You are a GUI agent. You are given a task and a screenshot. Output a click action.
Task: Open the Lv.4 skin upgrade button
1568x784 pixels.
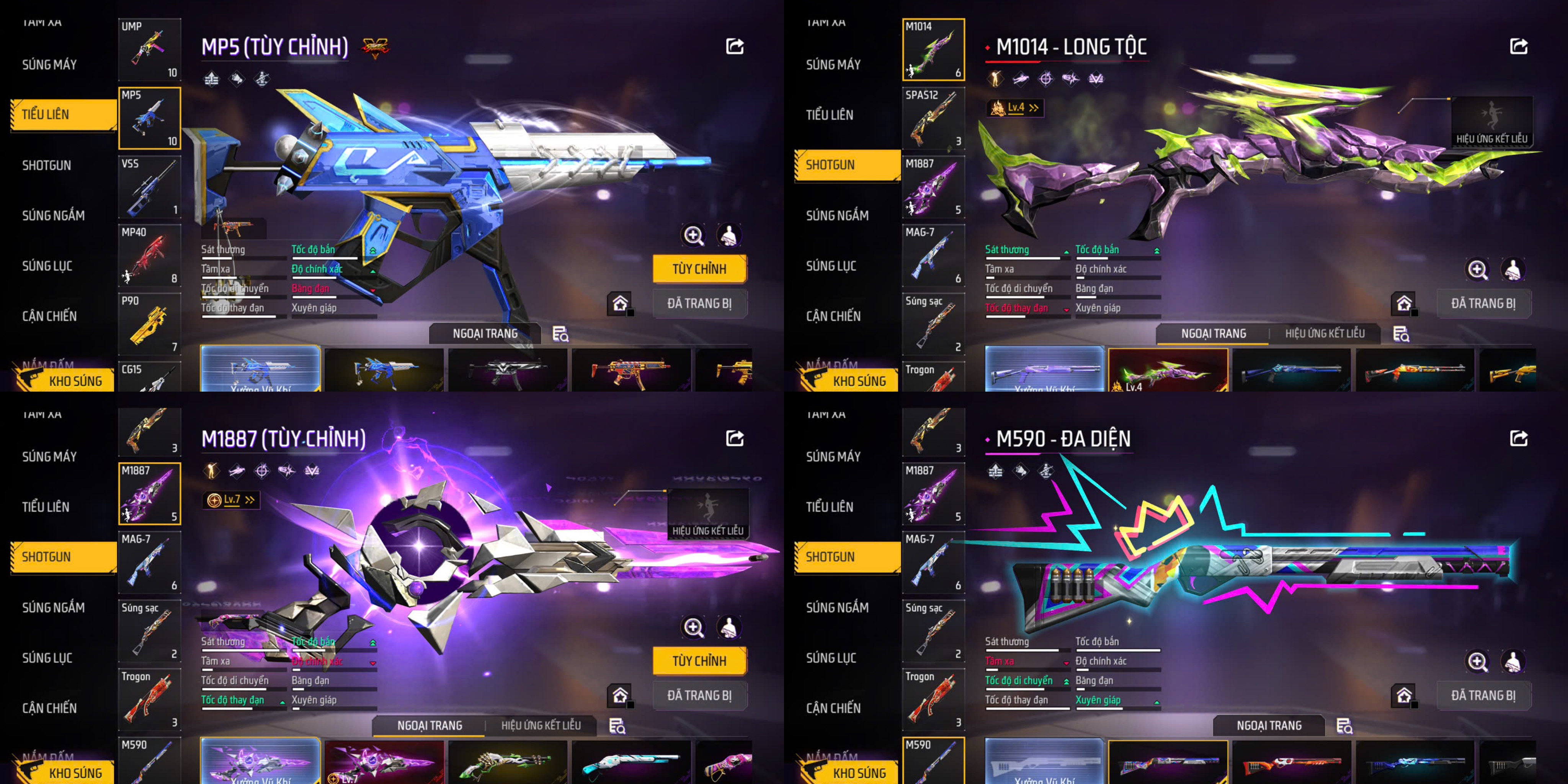1015,108
